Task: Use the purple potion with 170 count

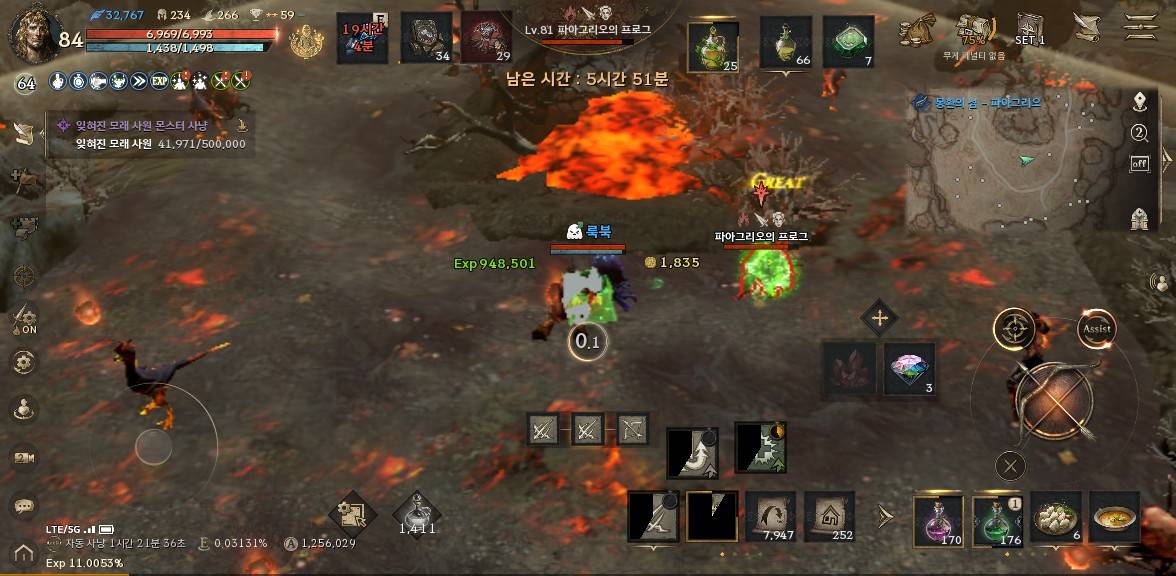Action: point(938,520)
